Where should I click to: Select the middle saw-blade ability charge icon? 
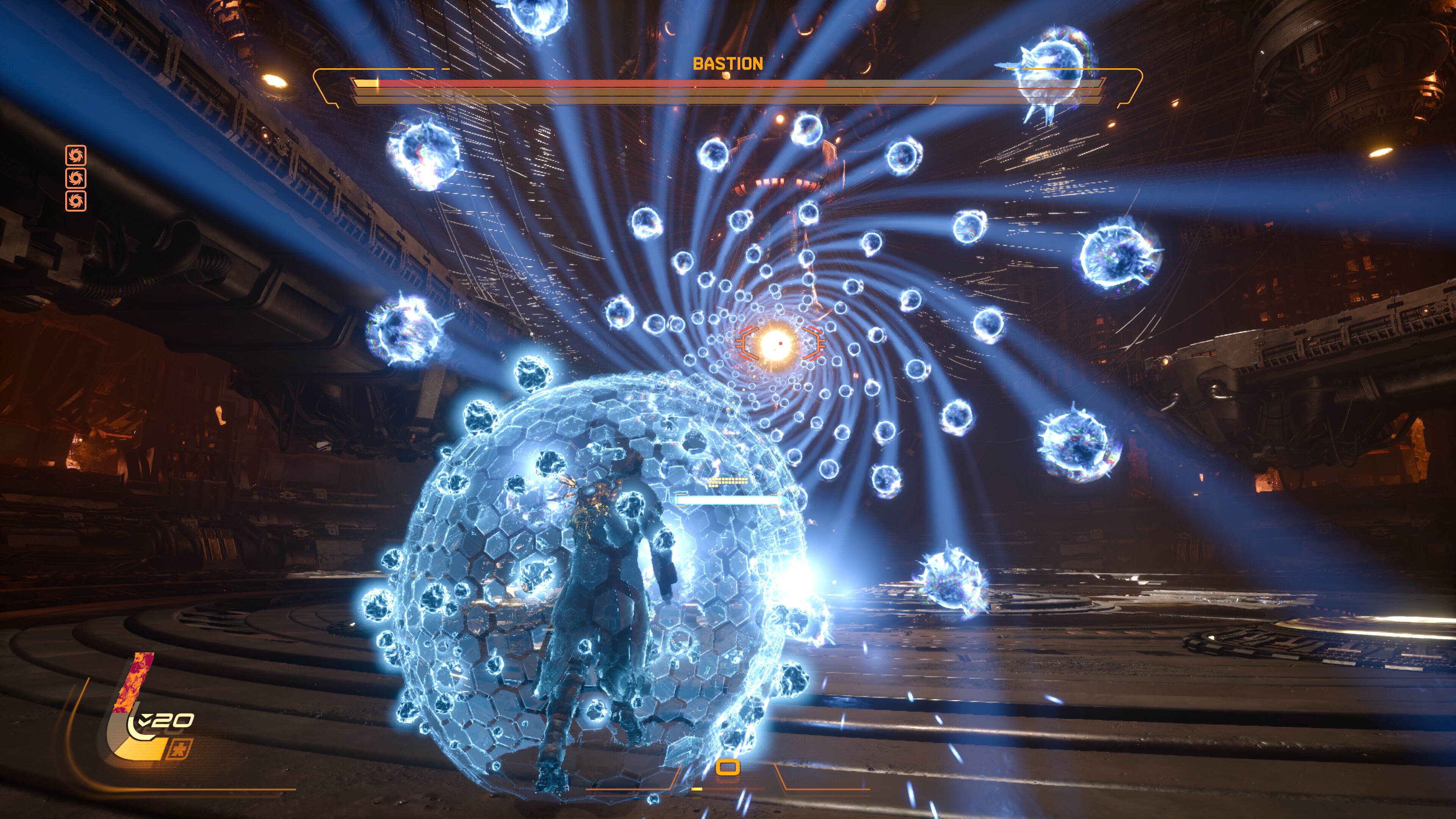pos(76,179)
